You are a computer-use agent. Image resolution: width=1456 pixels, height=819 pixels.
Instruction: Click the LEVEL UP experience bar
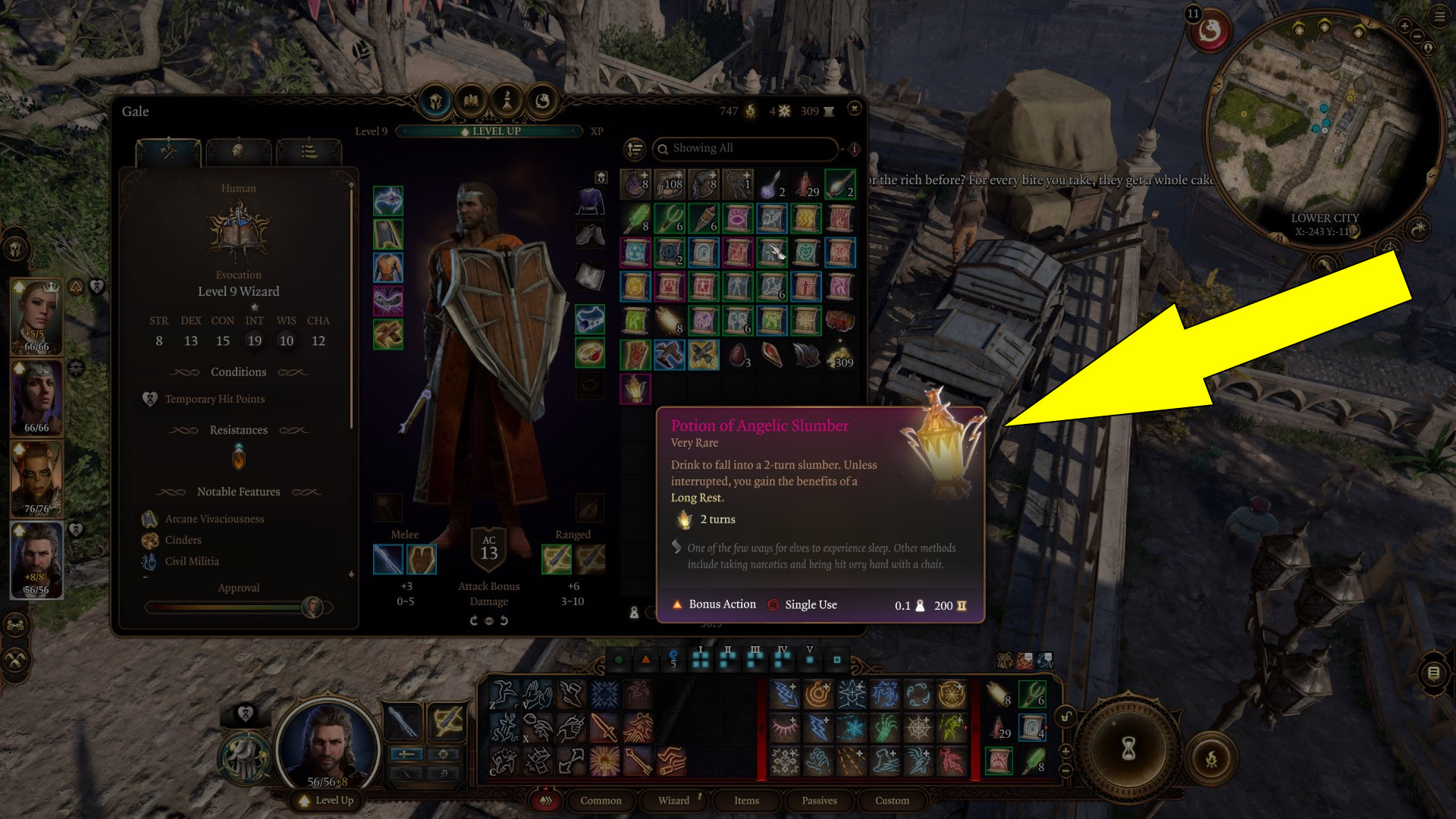click(x=490, y=131)
